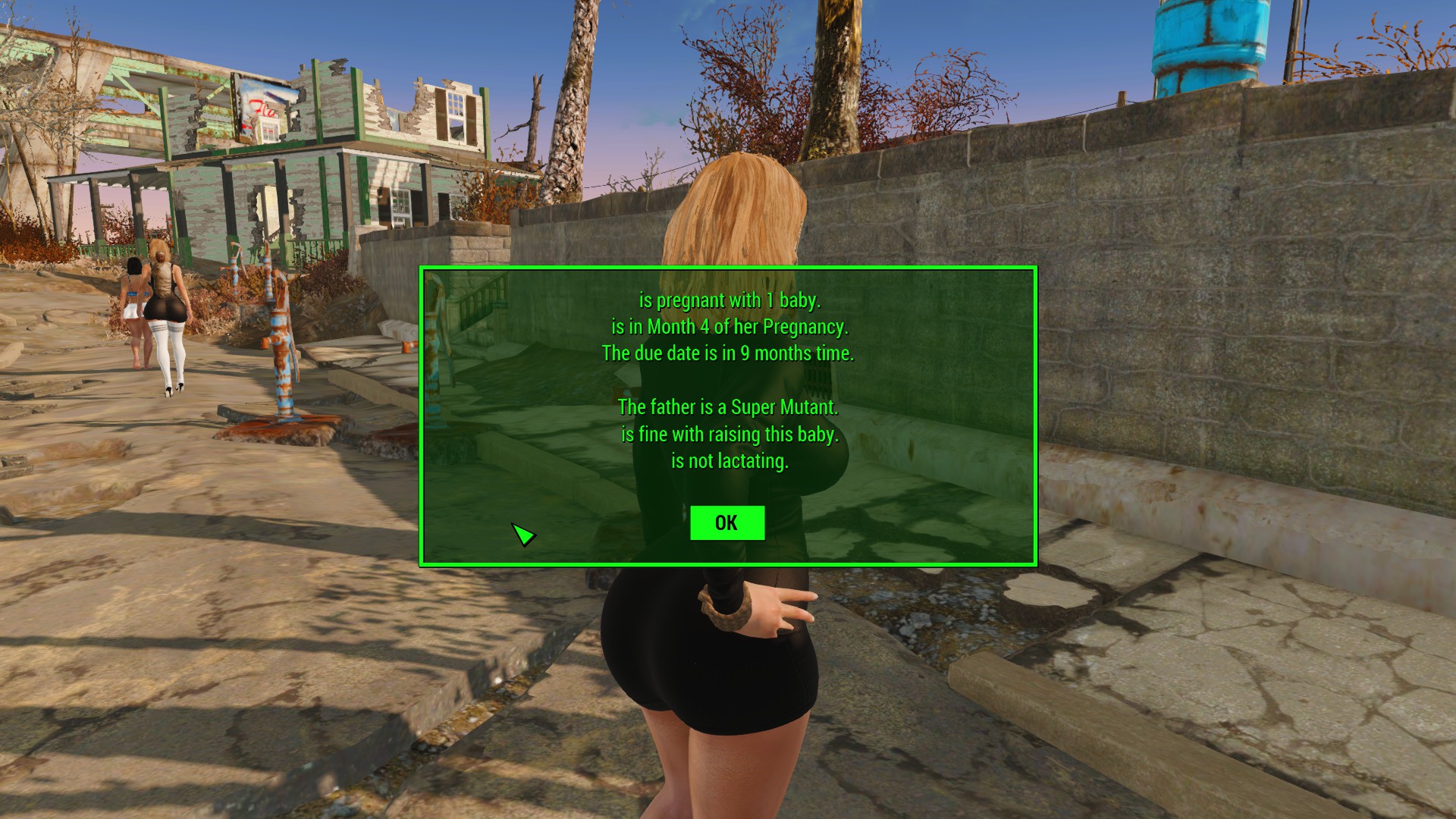The height and width of the screenshot is (819, 1456).
Task: Click the OK button
Action: [x=726, y=522]
